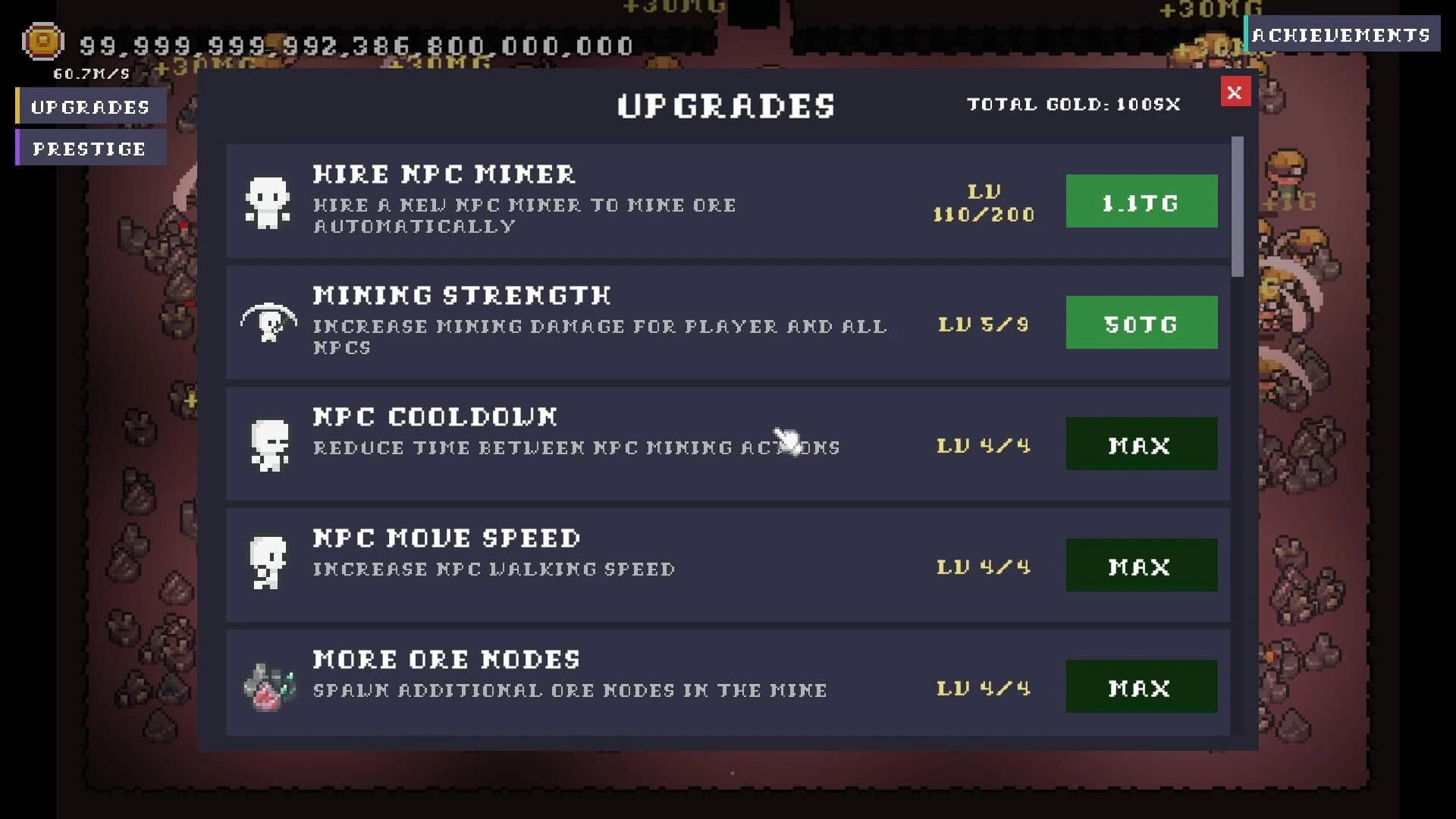This screenshot has height=819, width=1456.
Task: Purchase Mining Strength for 50TG
Action: pyautogui.click(x=1141, y=322)
